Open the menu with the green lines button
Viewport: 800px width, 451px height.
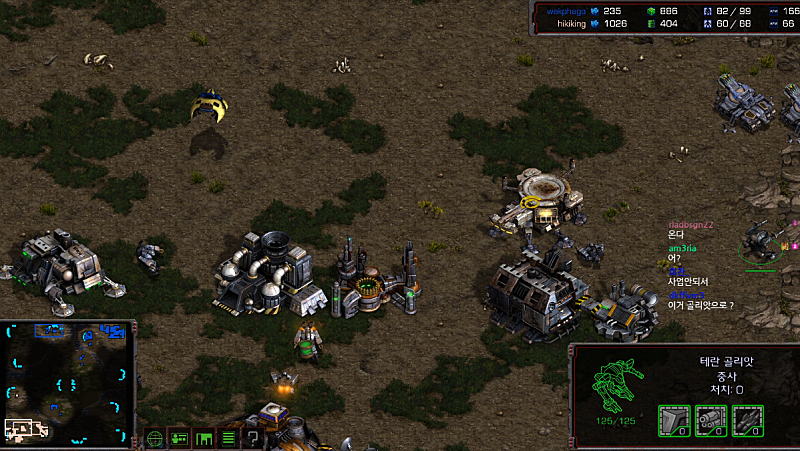229,438
